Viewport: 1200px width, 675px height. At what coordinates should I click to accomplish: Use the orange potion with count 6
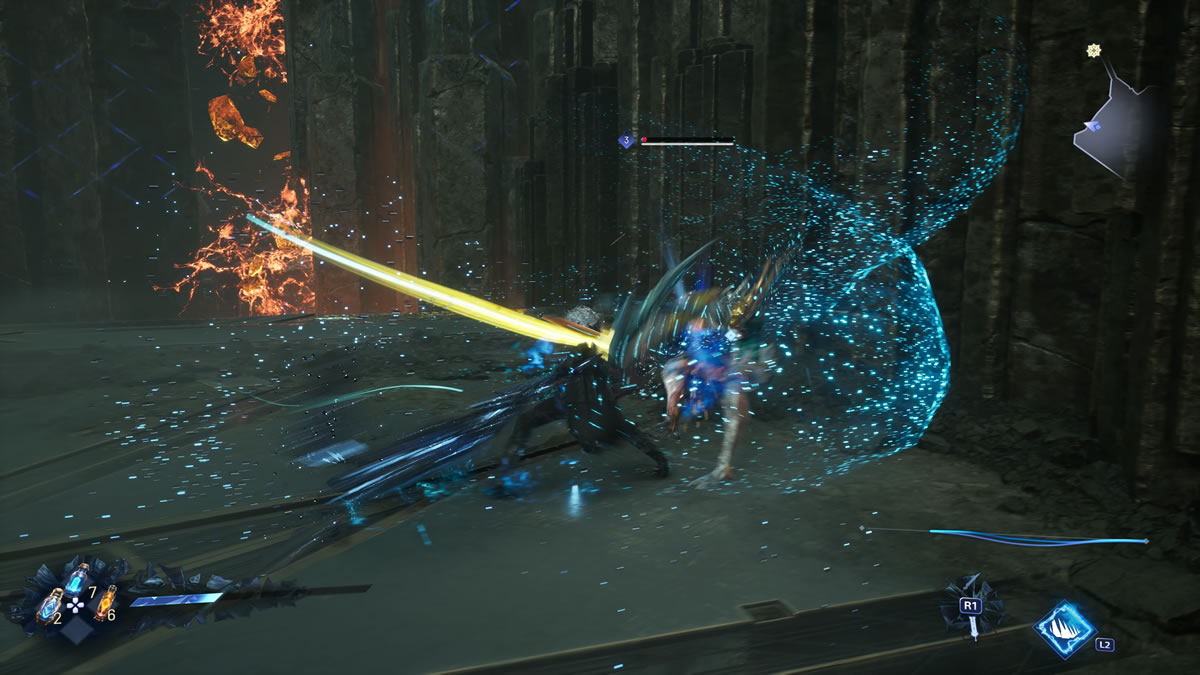point(104,602)
